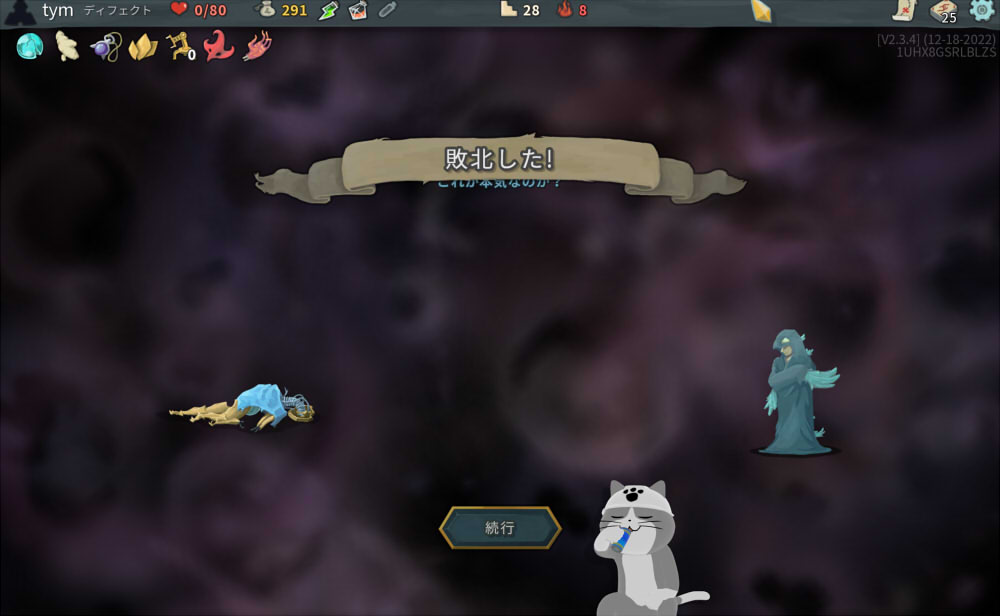This screenshot has width=1000, height=616.
Task: Inspect the ginger root relic
Action: click(x=67, y=46)
